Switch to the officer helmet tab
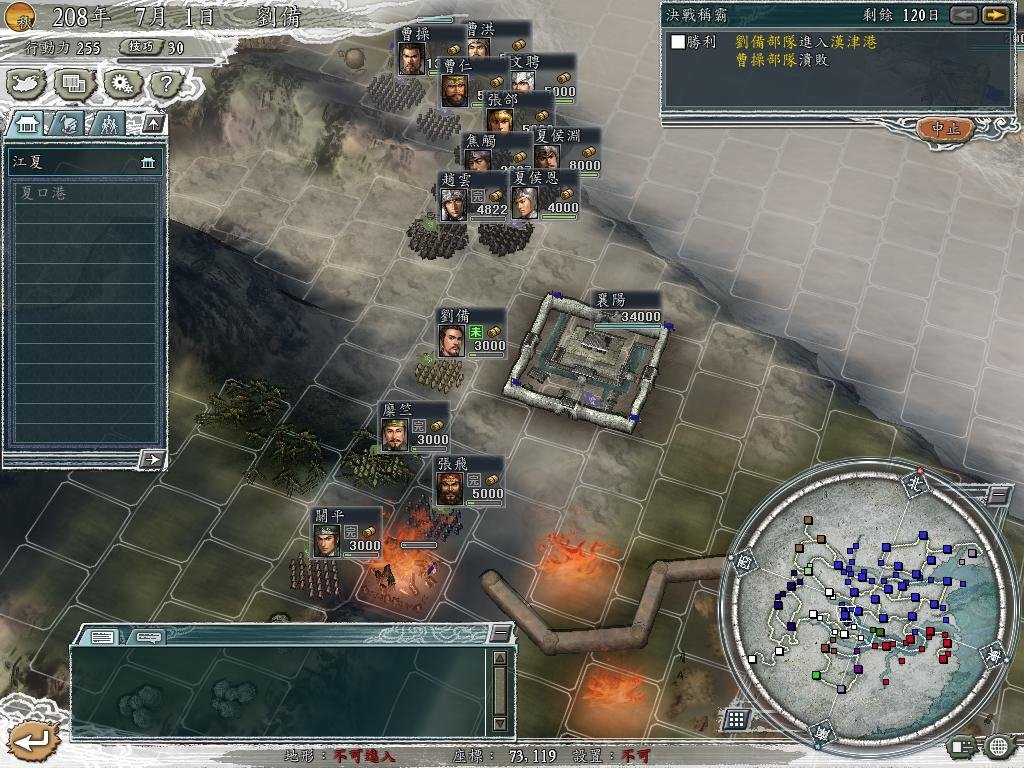This screenshot has width=1024, height=768. coord(68,123)
